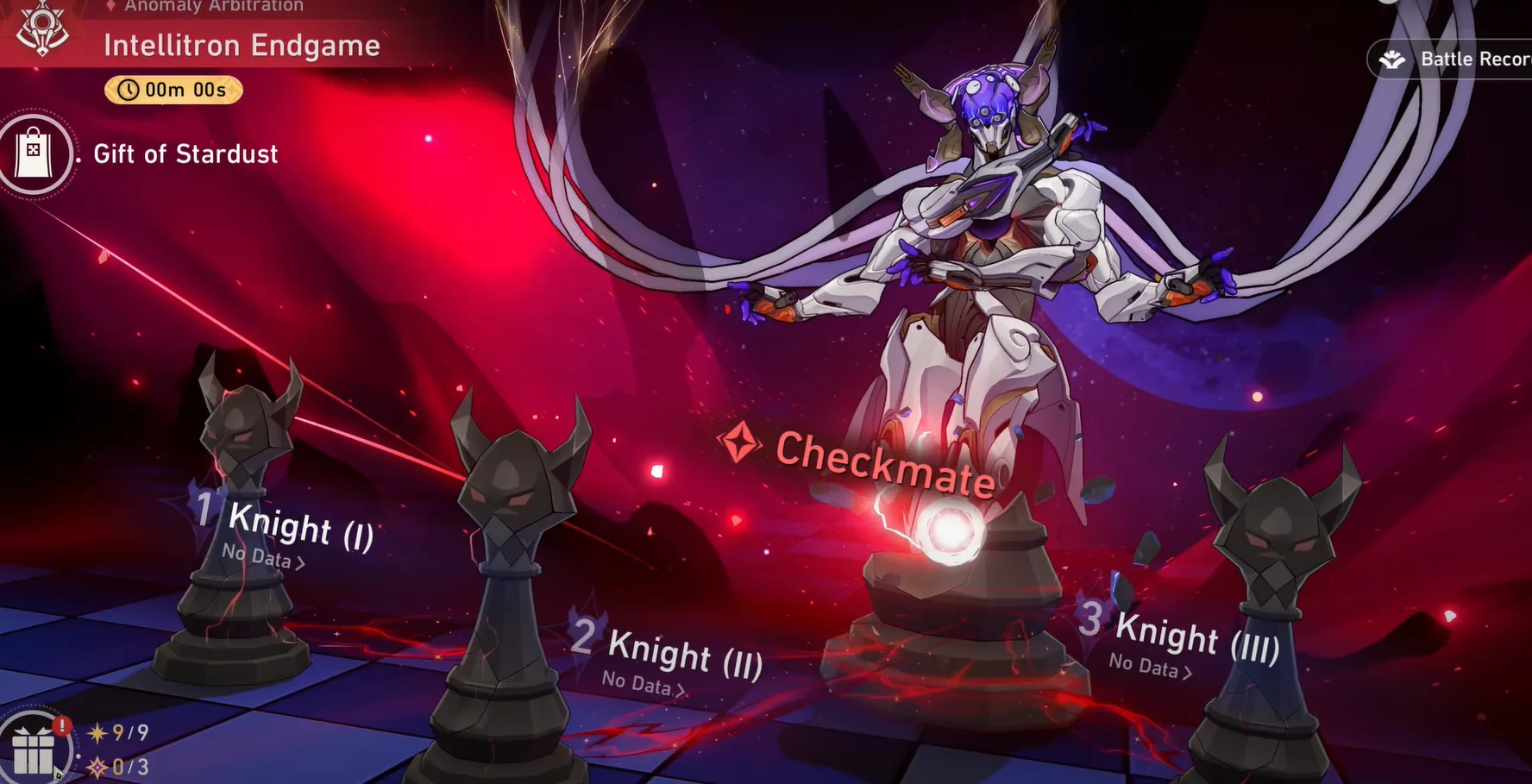Open the Gift of Stardust shop
The width and height of the screenshot is (1532, 784).
coord(35,154)
